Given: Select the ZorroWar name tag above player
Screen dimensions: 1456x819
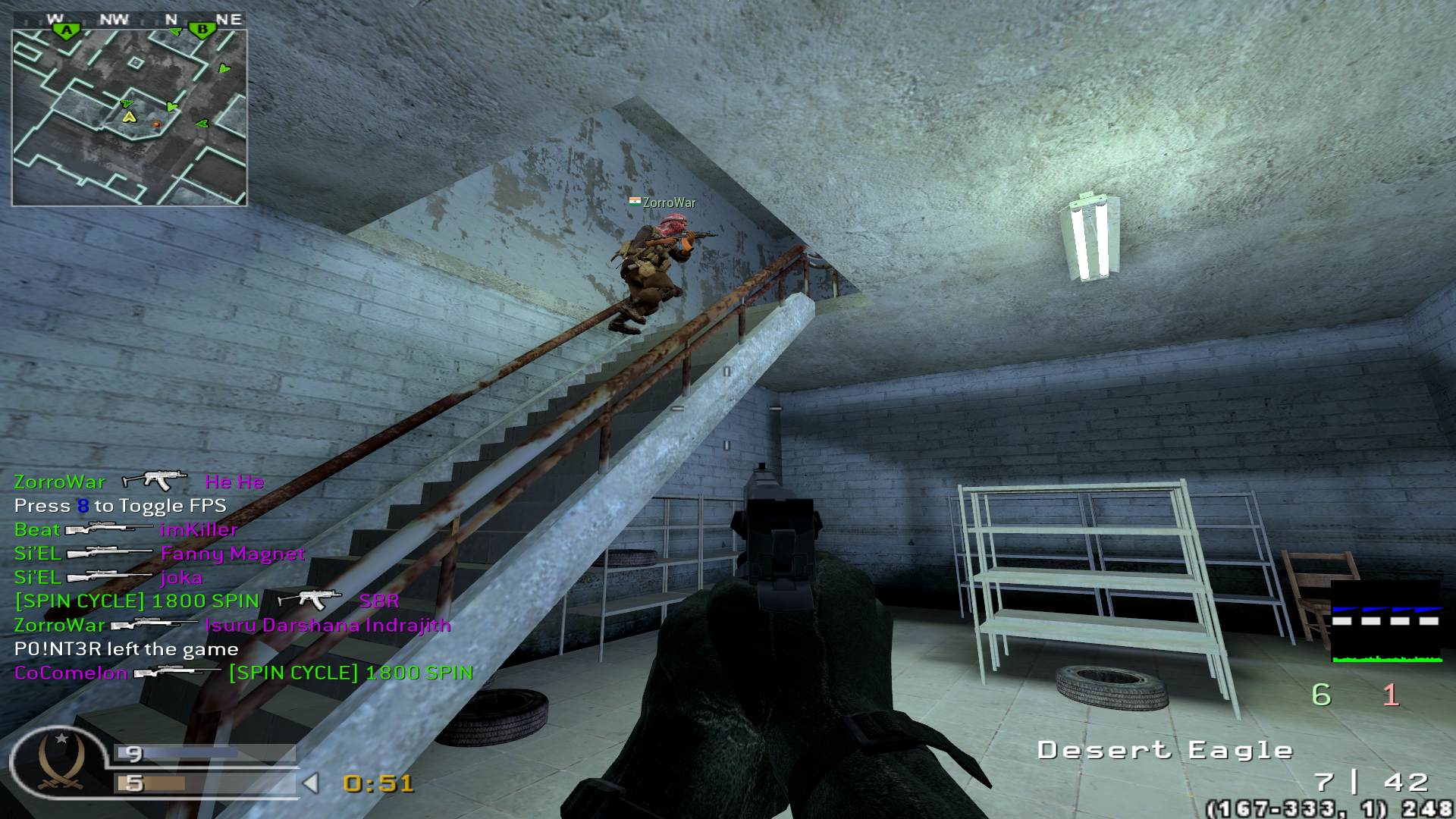Looking at the screenshot, I should click(x=663, y=202).
